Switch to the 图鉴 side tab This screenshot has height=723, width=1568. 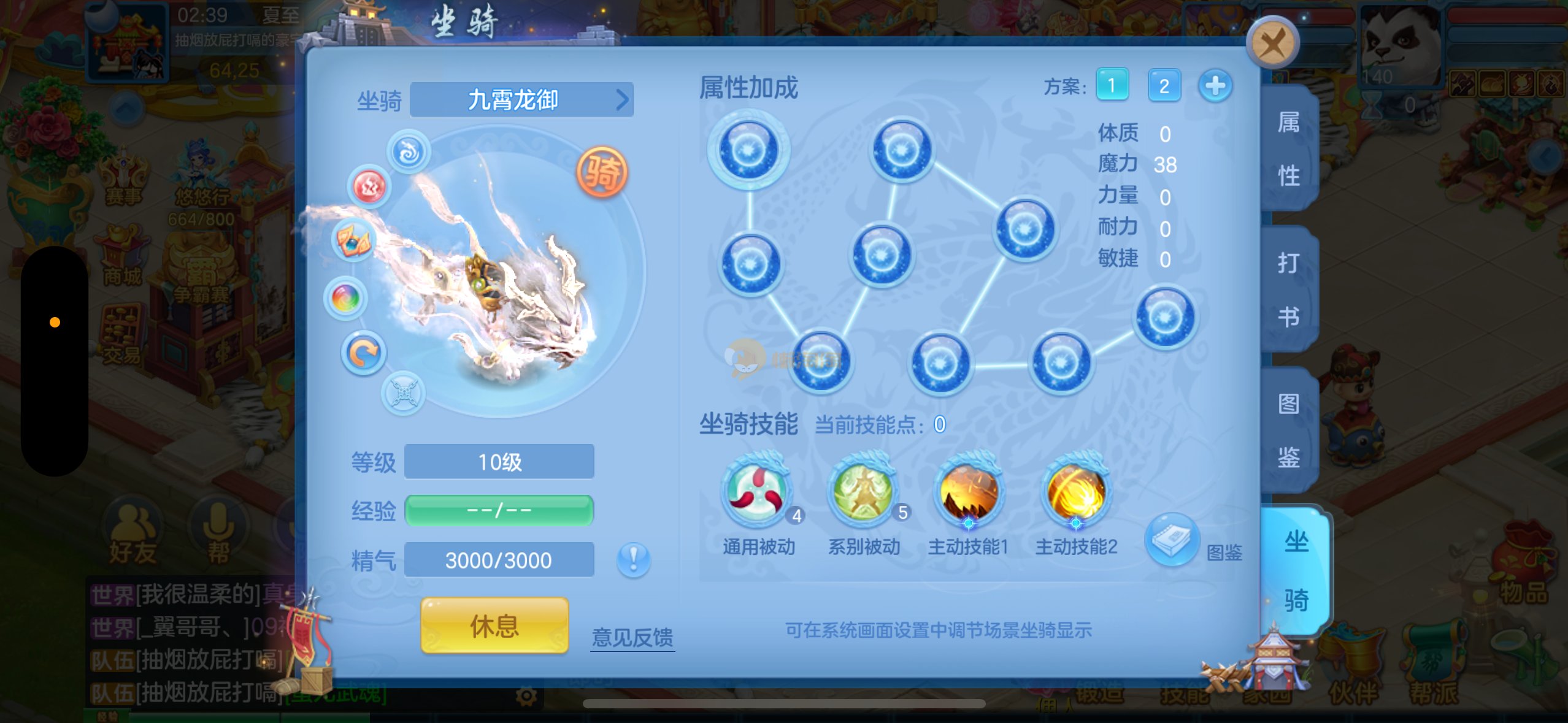click(x=1289, y=430)
